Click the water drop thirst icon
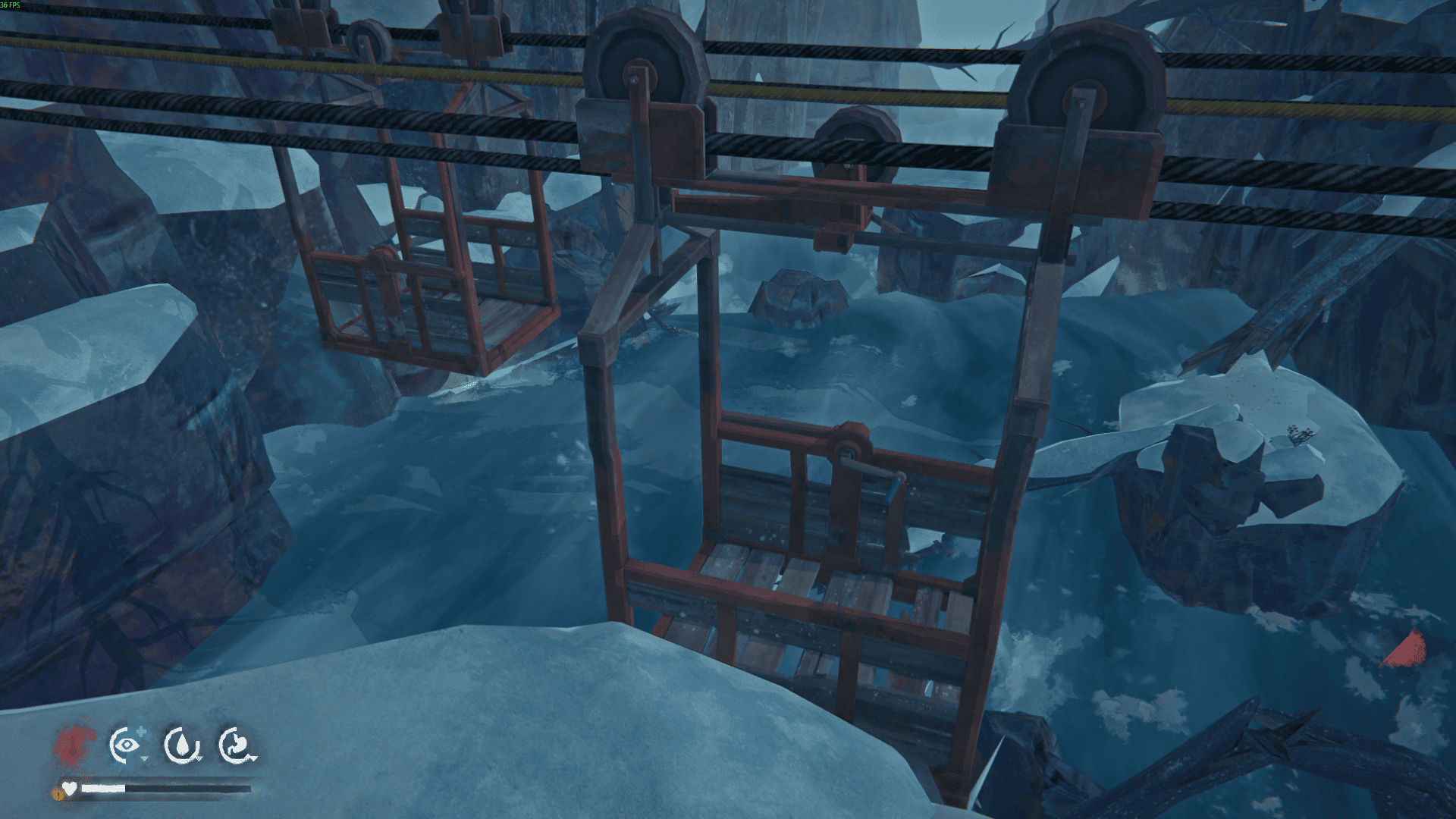The height and width of the screenshot is (819, 1456). 182,745
